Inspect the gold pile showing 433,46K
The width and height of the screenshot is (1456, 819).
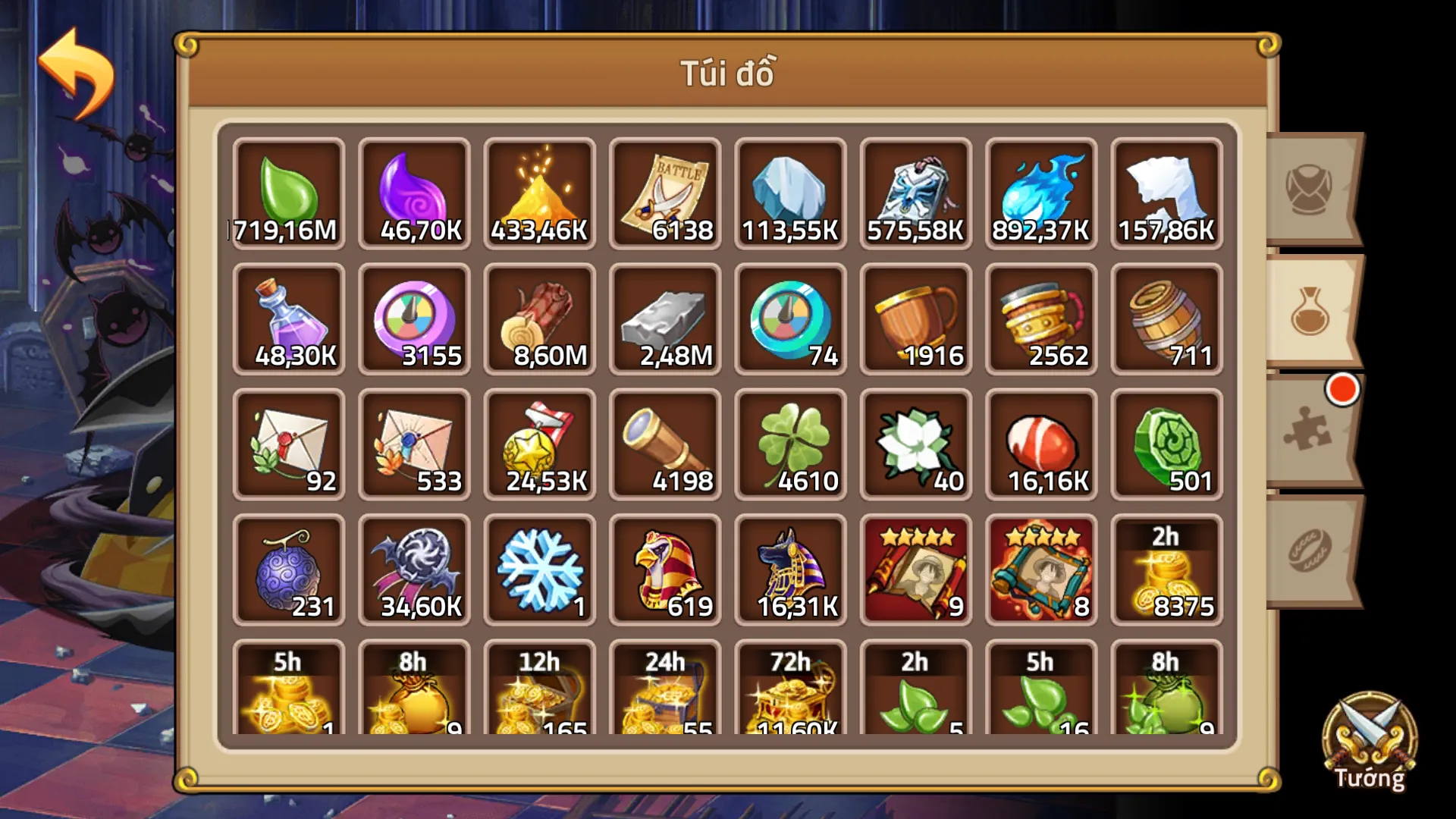click(x=540, y=193)
